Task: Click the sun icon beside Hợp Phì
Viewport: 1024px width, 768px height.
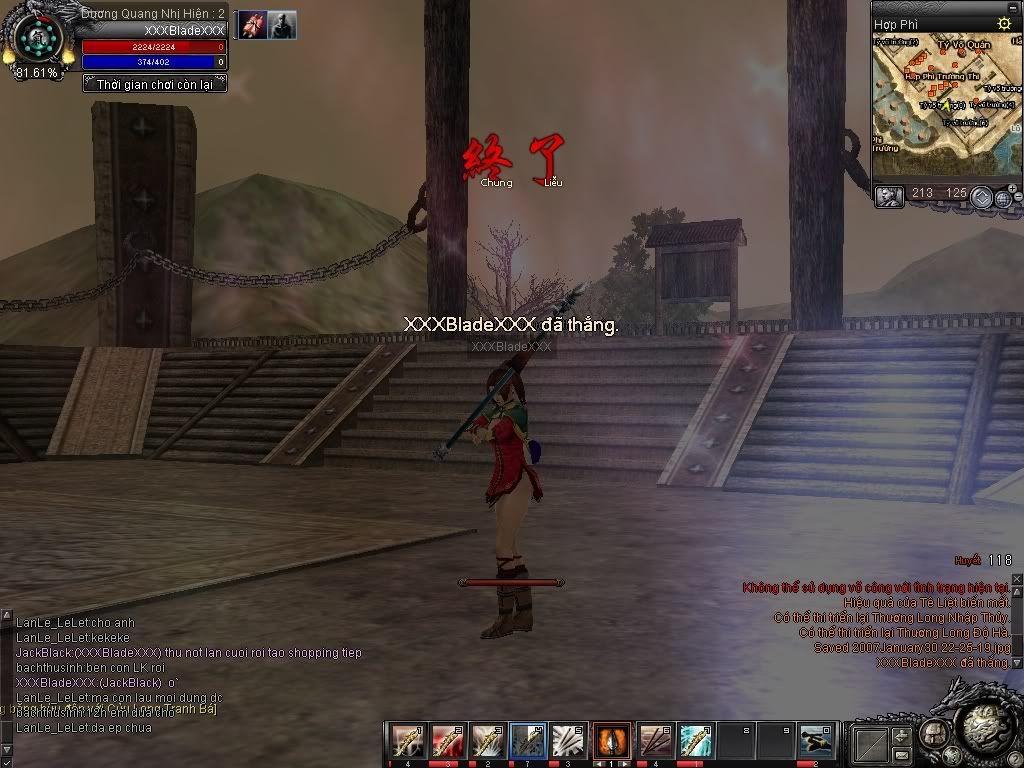Action: coord(1004,23)
